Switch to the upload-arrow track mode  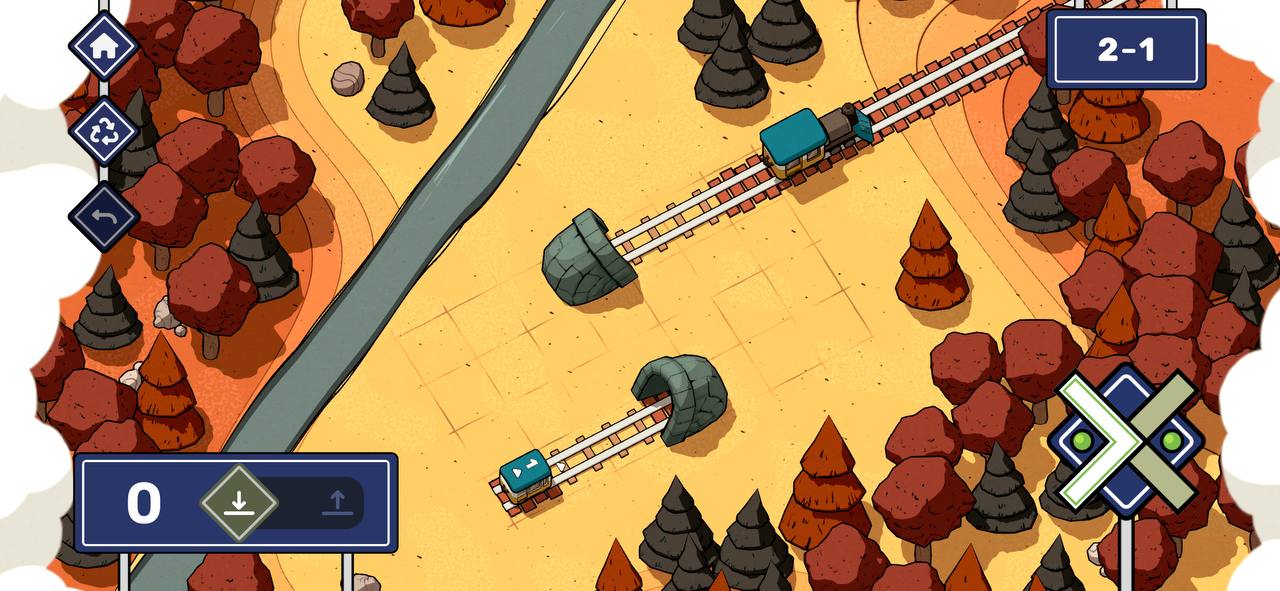337,503
